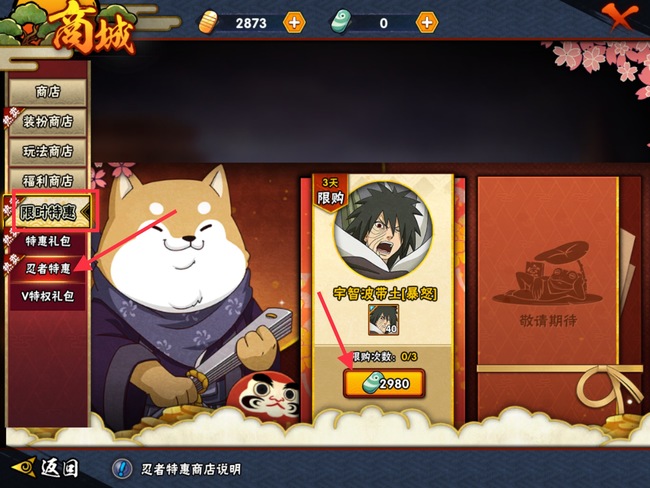Choose the 忍者特惠 sub-tab
Screen dimensions: 650x488
[47, 269]
